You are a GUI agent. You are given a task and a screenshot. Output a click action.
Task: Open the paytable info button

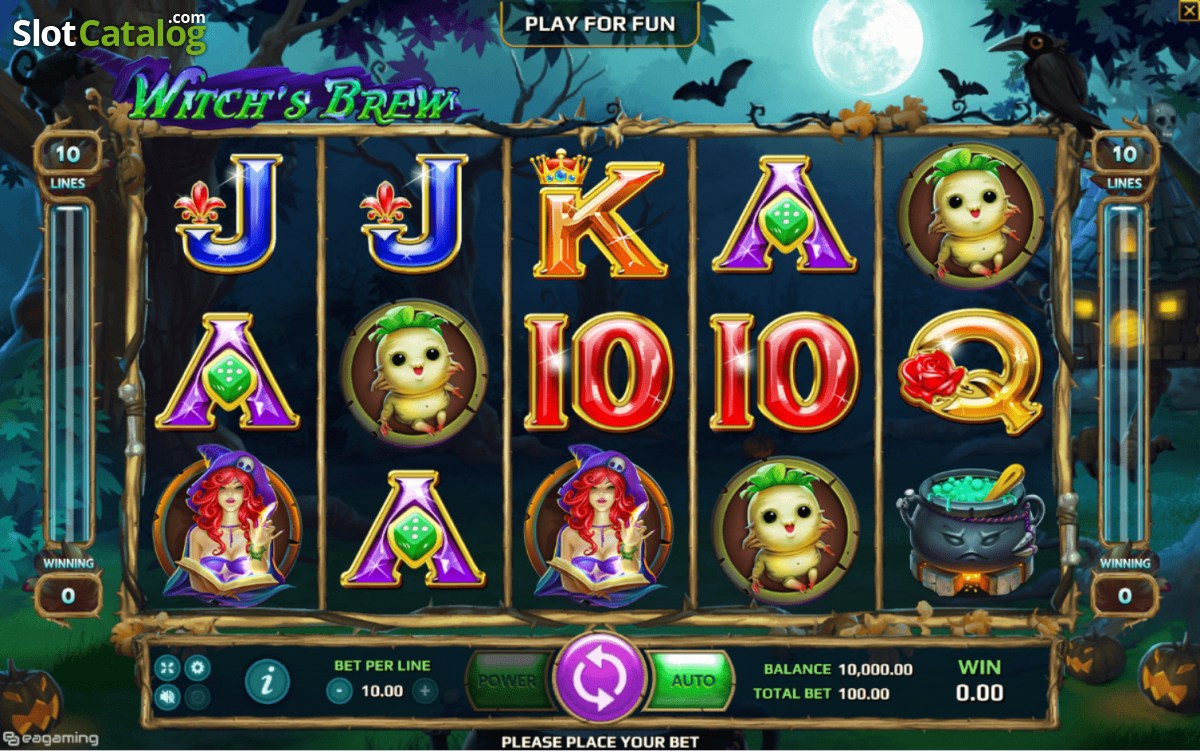[x=265, y=681]
